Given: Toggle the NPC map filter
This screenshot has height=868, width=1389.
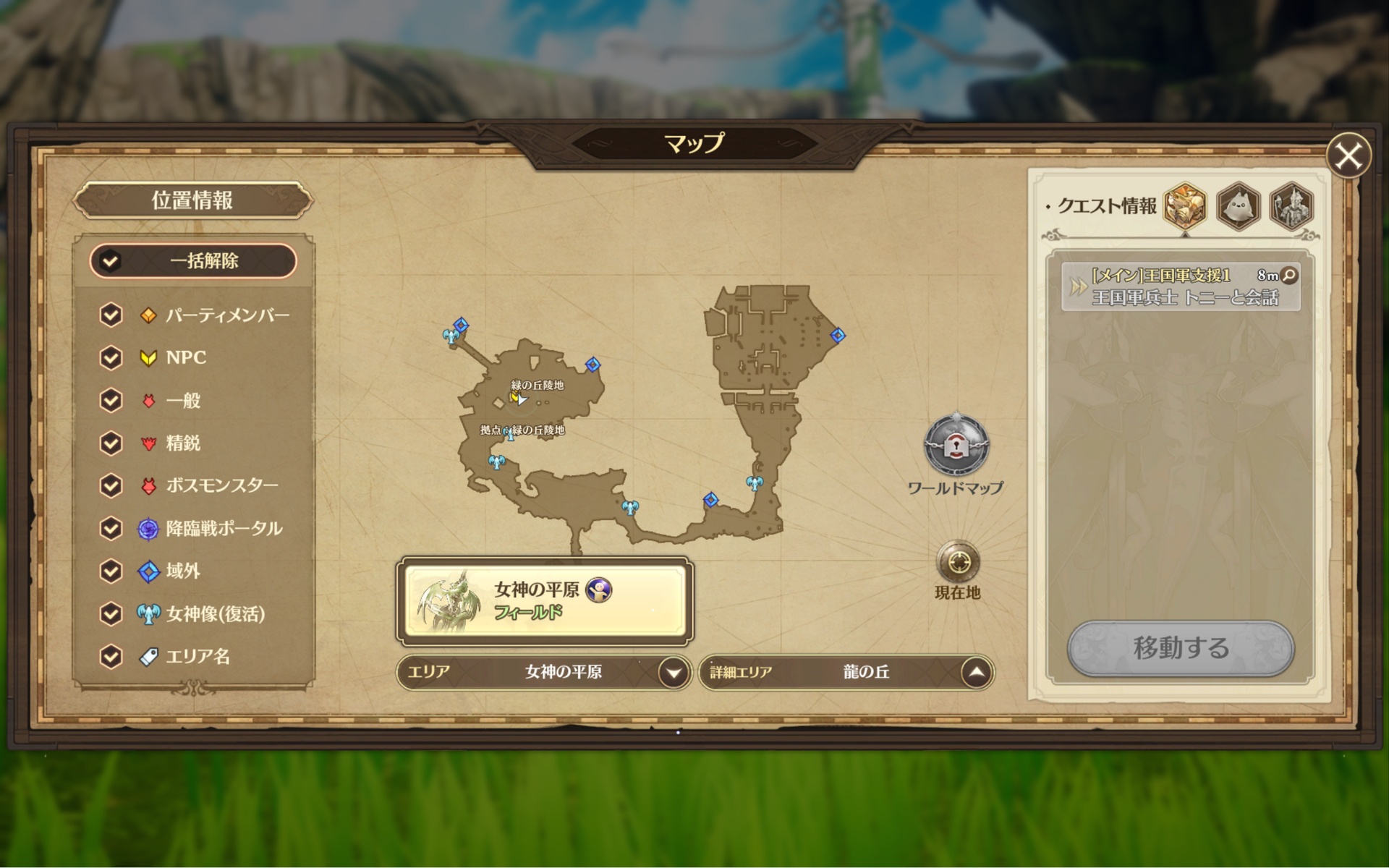Looking at the screenshot, I should pyautogui.click(x=111, y=357).
